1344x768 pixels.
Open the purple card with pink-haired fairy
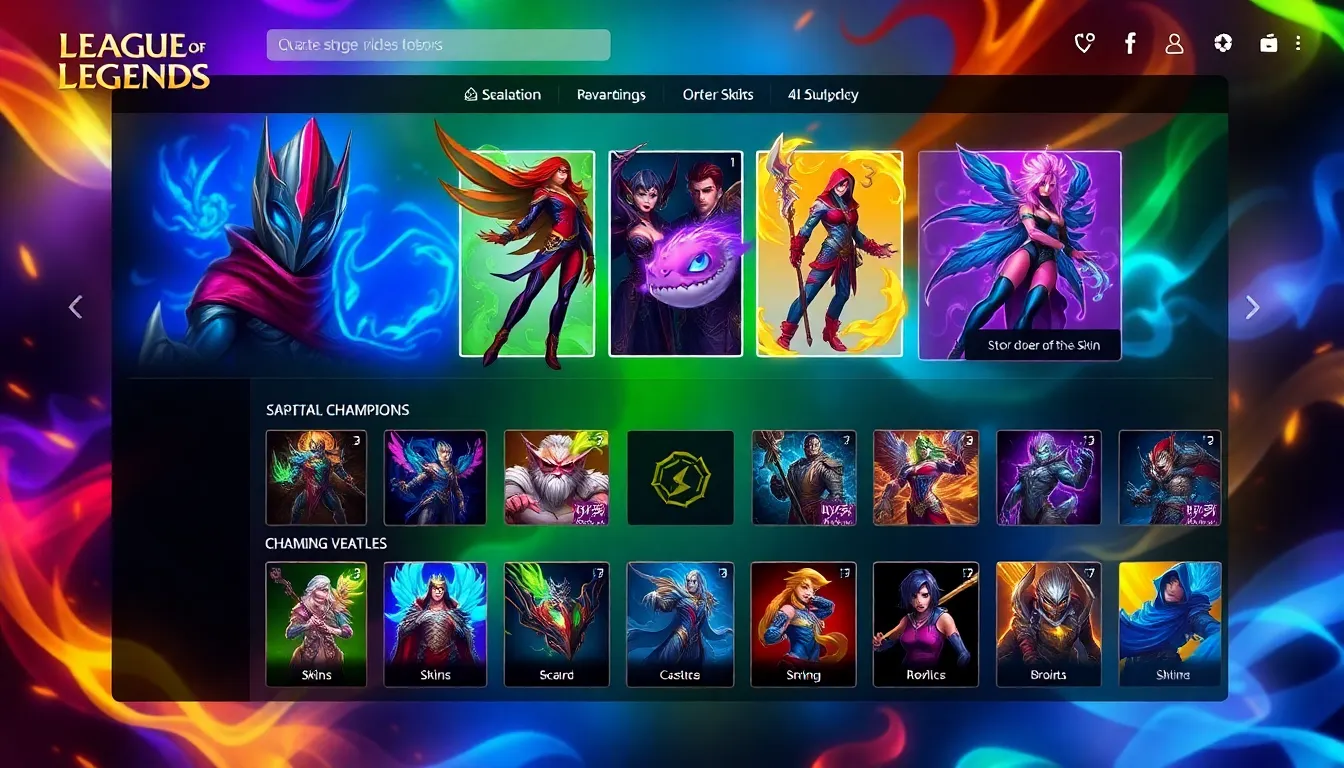click(1019, 254)
